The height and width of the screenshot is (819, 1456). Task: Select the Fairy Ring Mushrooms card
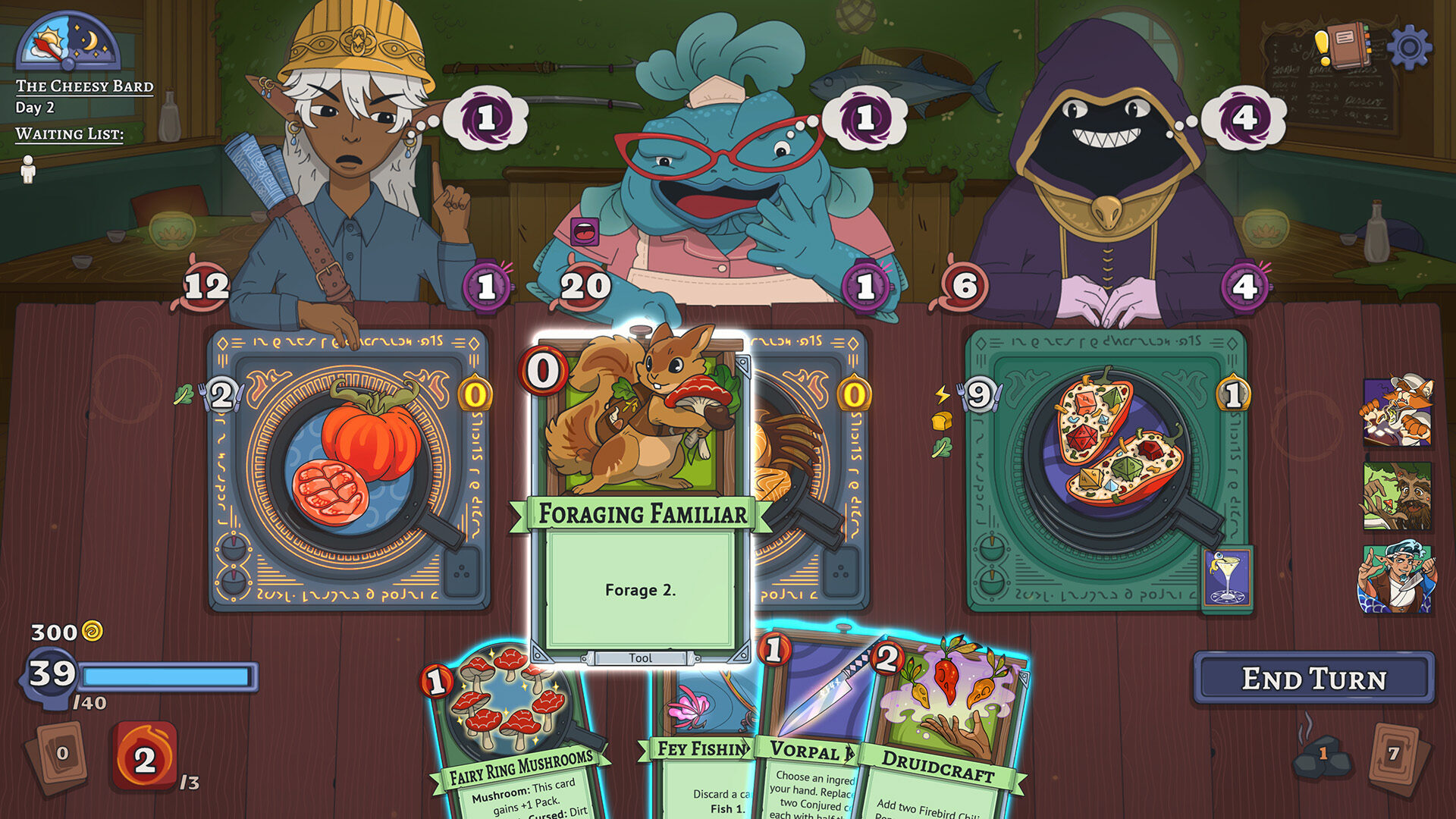click(512, 720)
